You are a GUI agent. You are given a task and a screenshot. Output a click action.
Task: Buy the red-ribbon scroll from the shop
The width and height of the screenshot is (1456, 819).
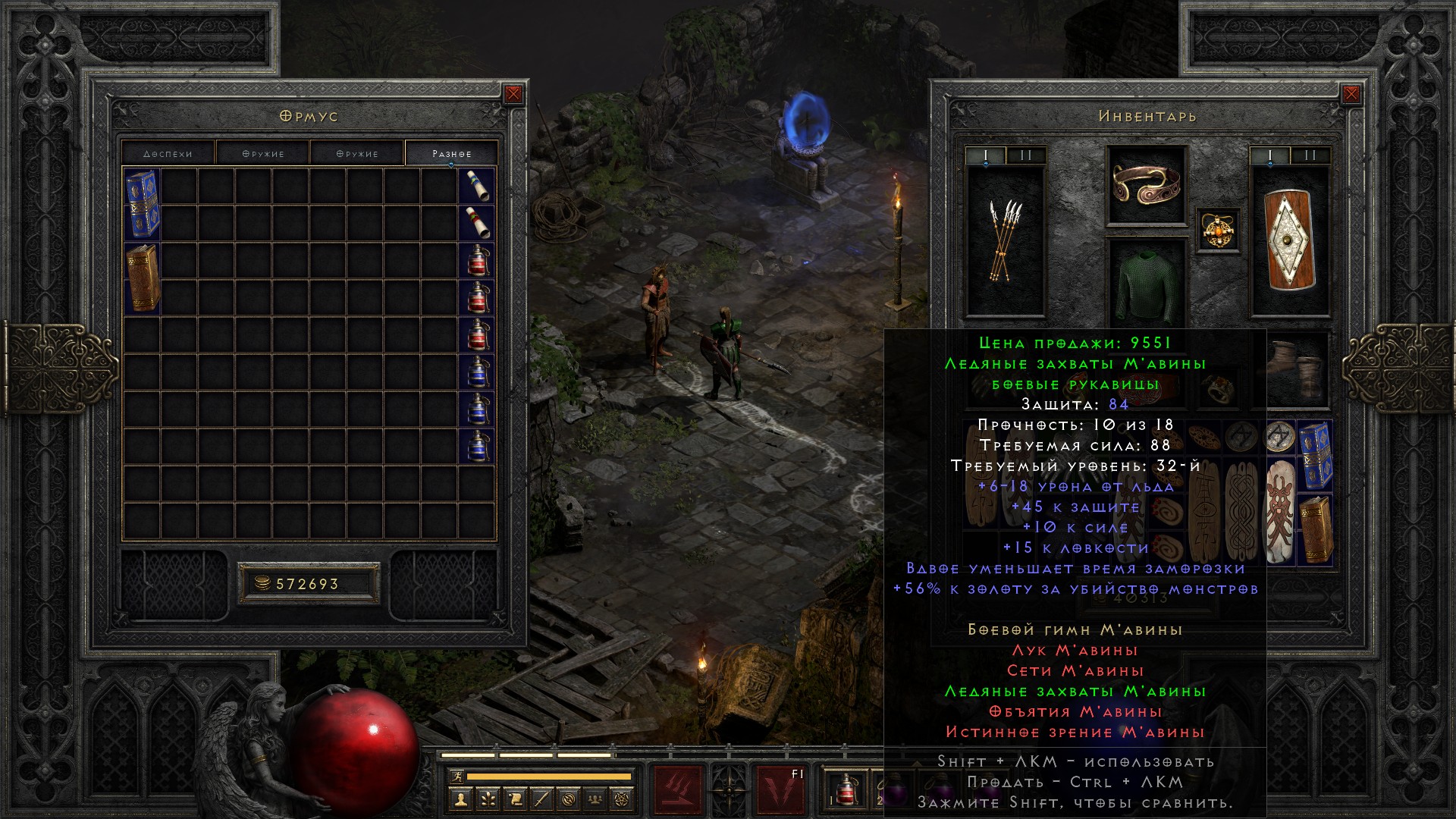[x=477, y=223]
